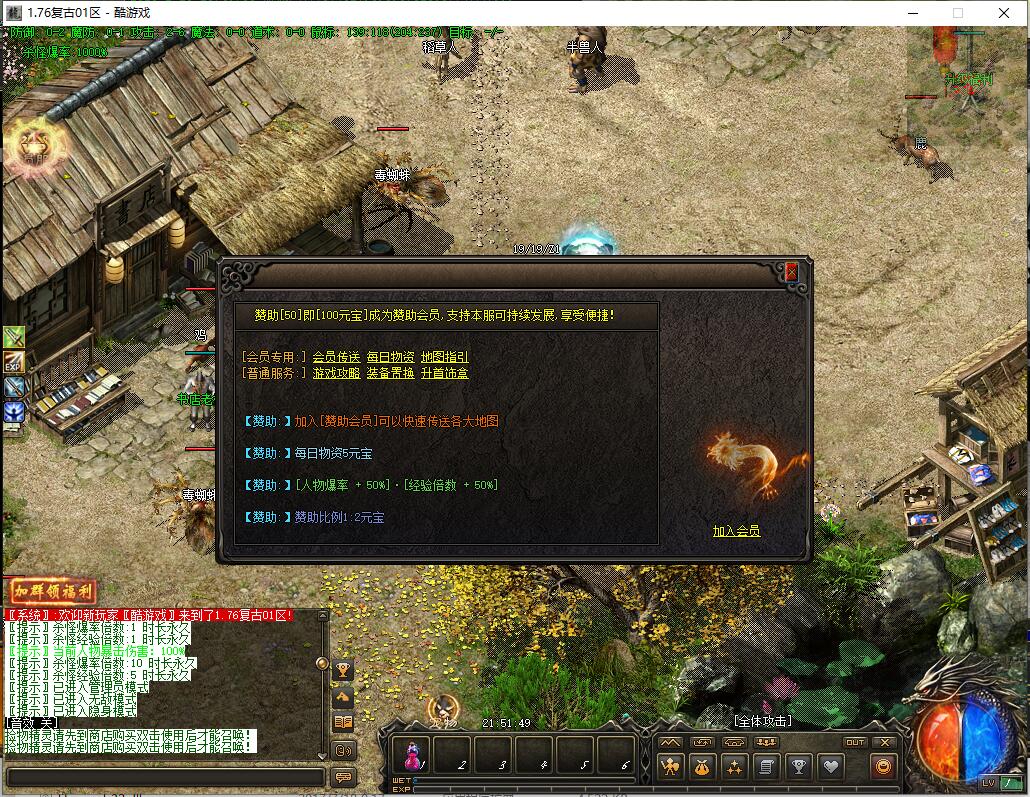
Task: Click the heart icon in bottom bar
Action: 831,767
